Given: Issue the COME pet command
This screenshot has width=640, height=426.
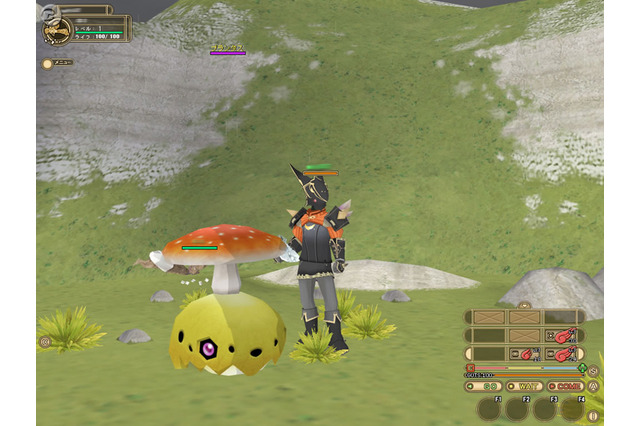Looking at the screenshot, I should click(564, 386).
